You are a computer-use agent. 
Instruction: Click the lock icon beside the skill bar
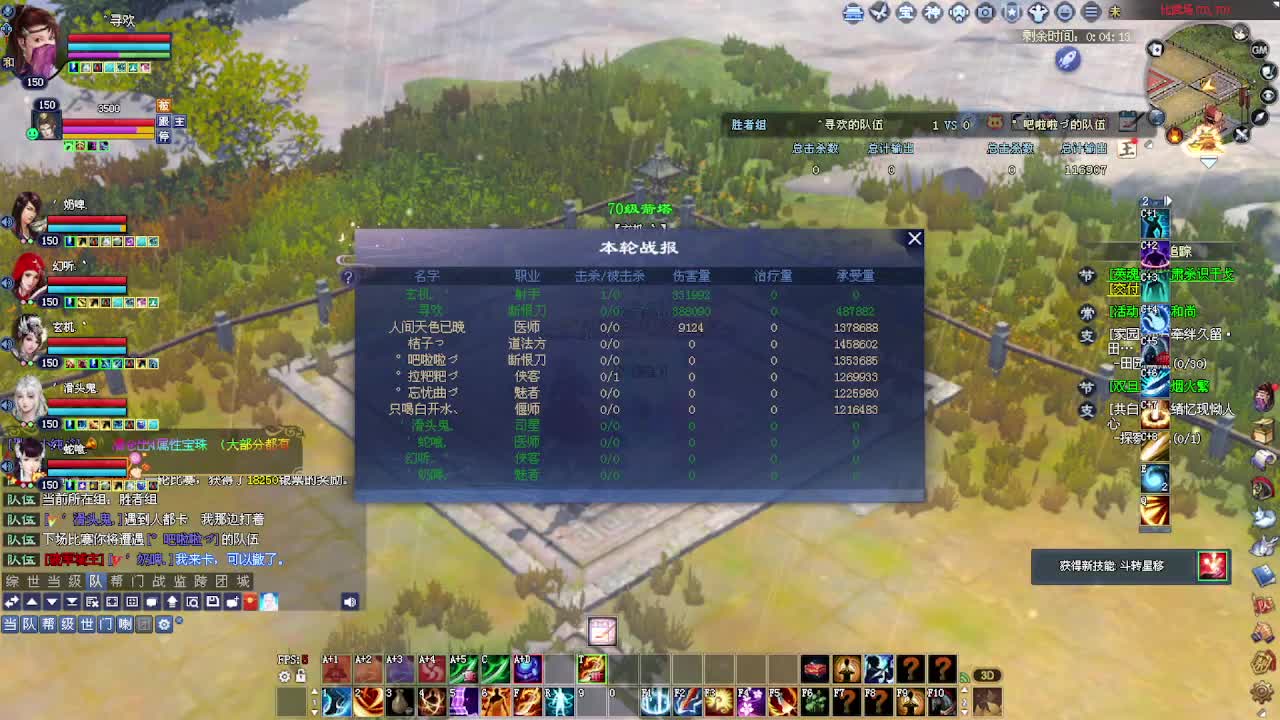pos(300,675)
